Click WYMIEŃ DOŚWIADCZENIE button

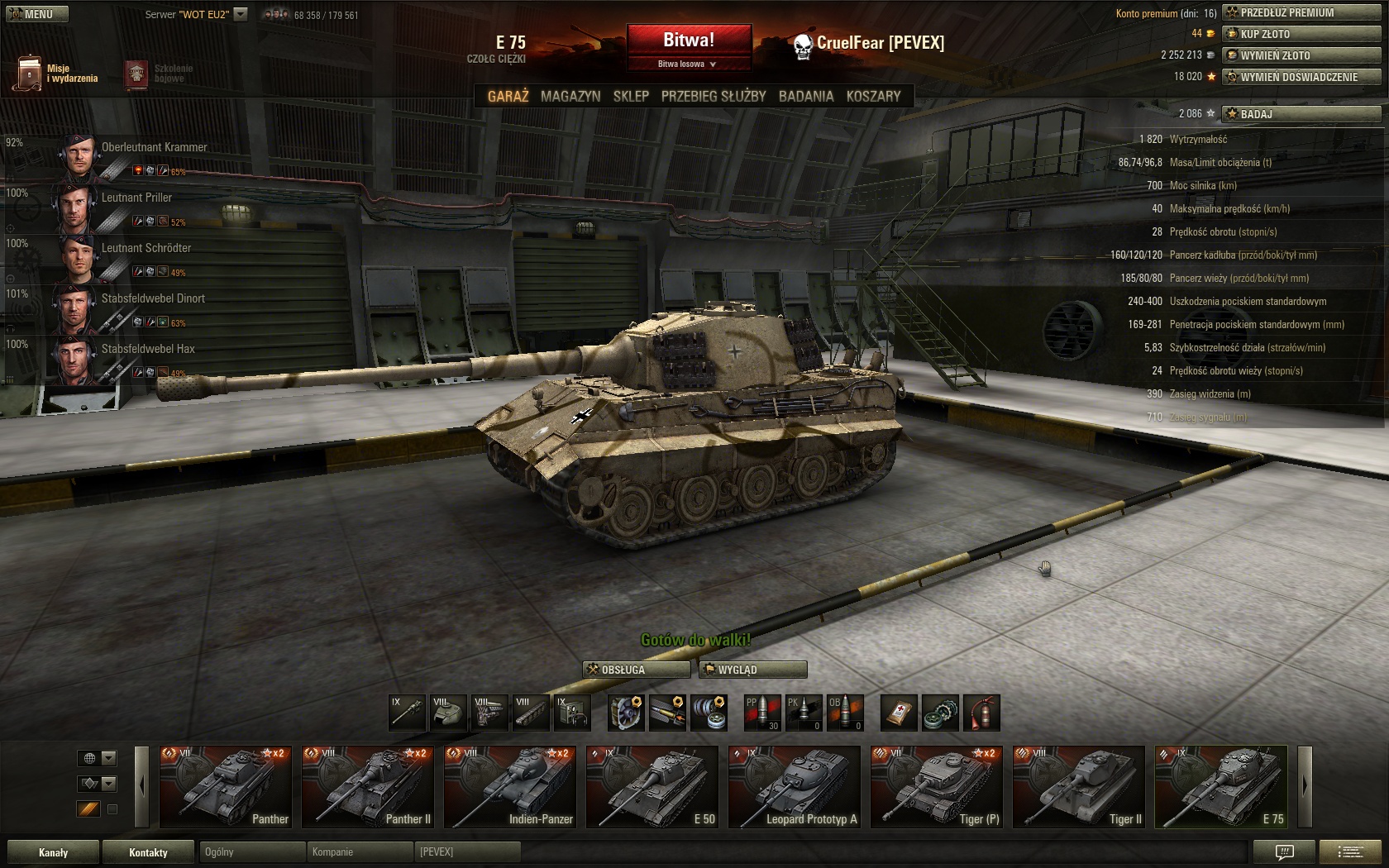tap(1301, 77)
